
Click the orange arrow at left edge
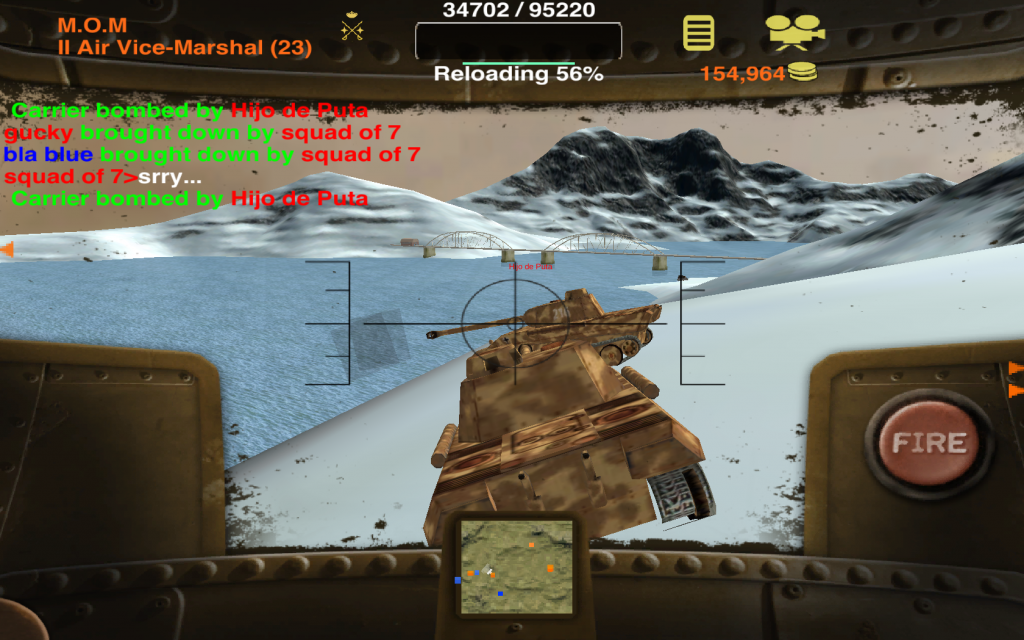click(x=6, y=249)
